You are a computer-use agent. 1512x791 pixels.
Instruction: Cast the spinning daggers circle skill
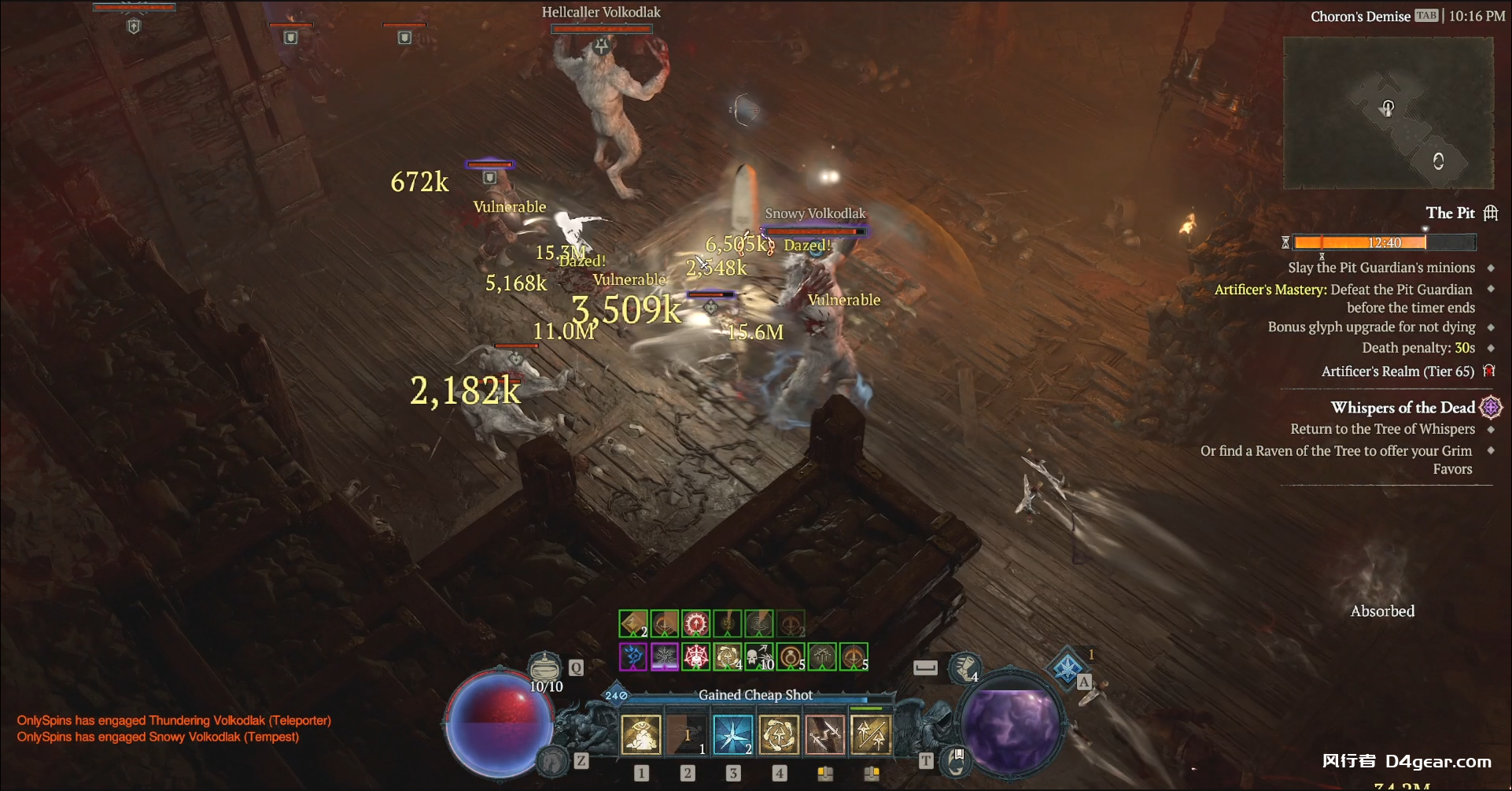[779, 734]
